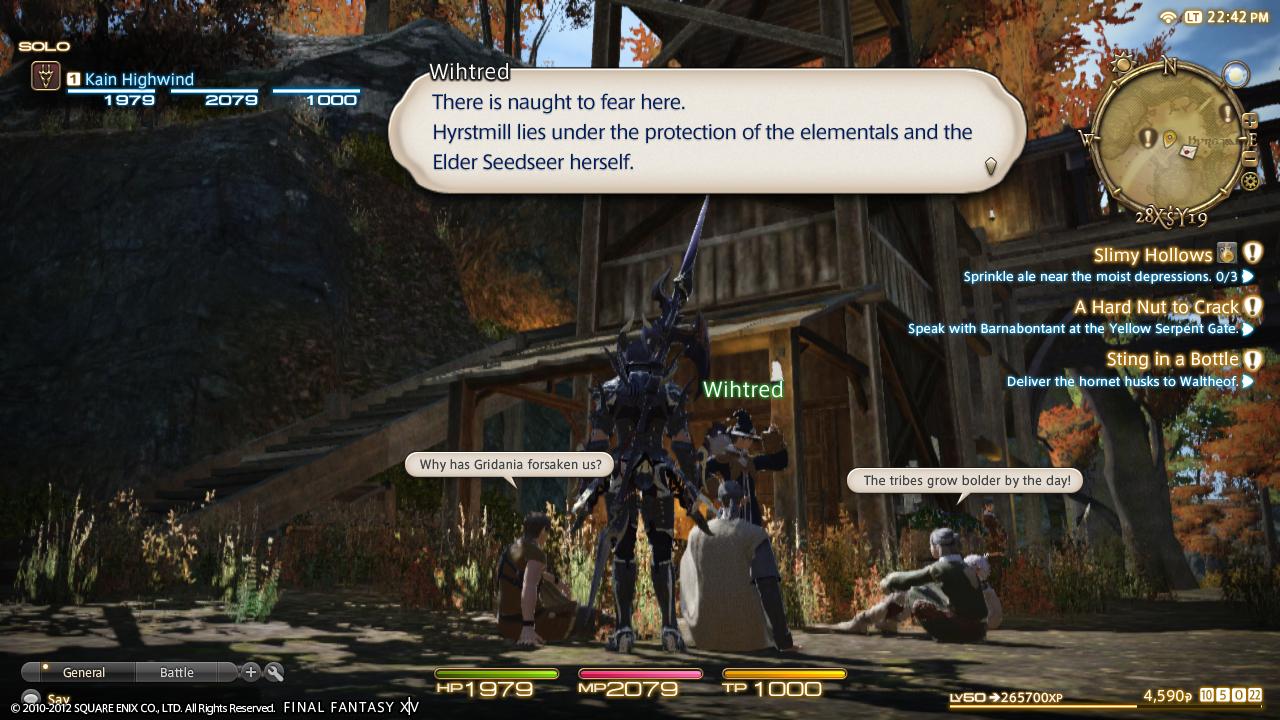Click the moon time orb beside the minimap
This screenshot has width=1280, height=720.
1235,73
